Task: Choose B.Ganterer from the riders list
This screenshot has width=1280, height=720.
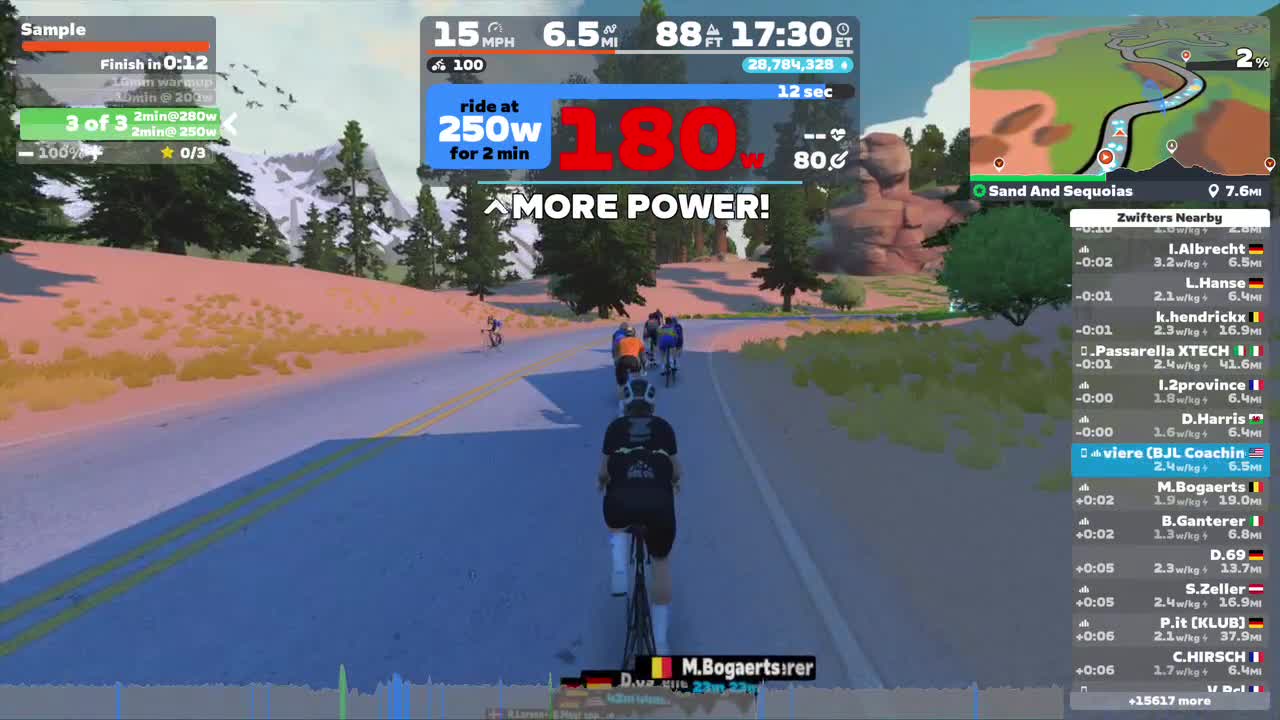Action: tap(1169, 528)
